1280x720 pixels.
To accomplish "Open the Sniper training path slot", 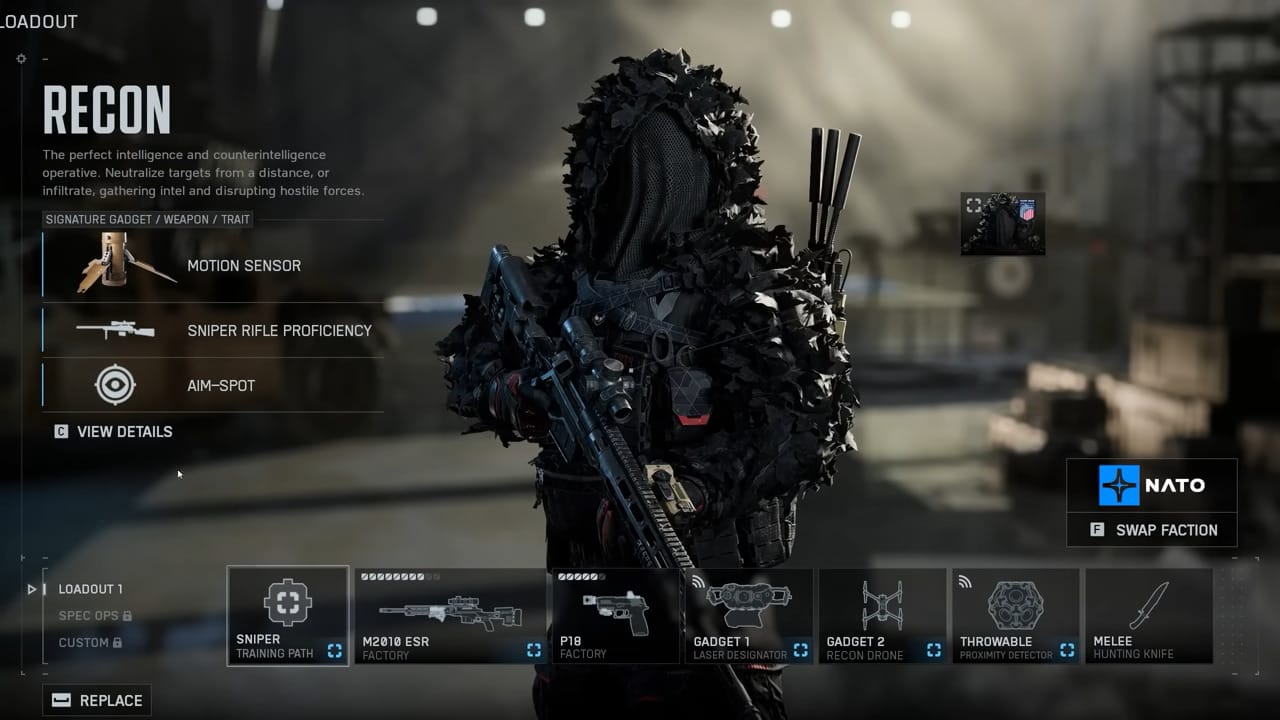I will [x=288, y=616].
